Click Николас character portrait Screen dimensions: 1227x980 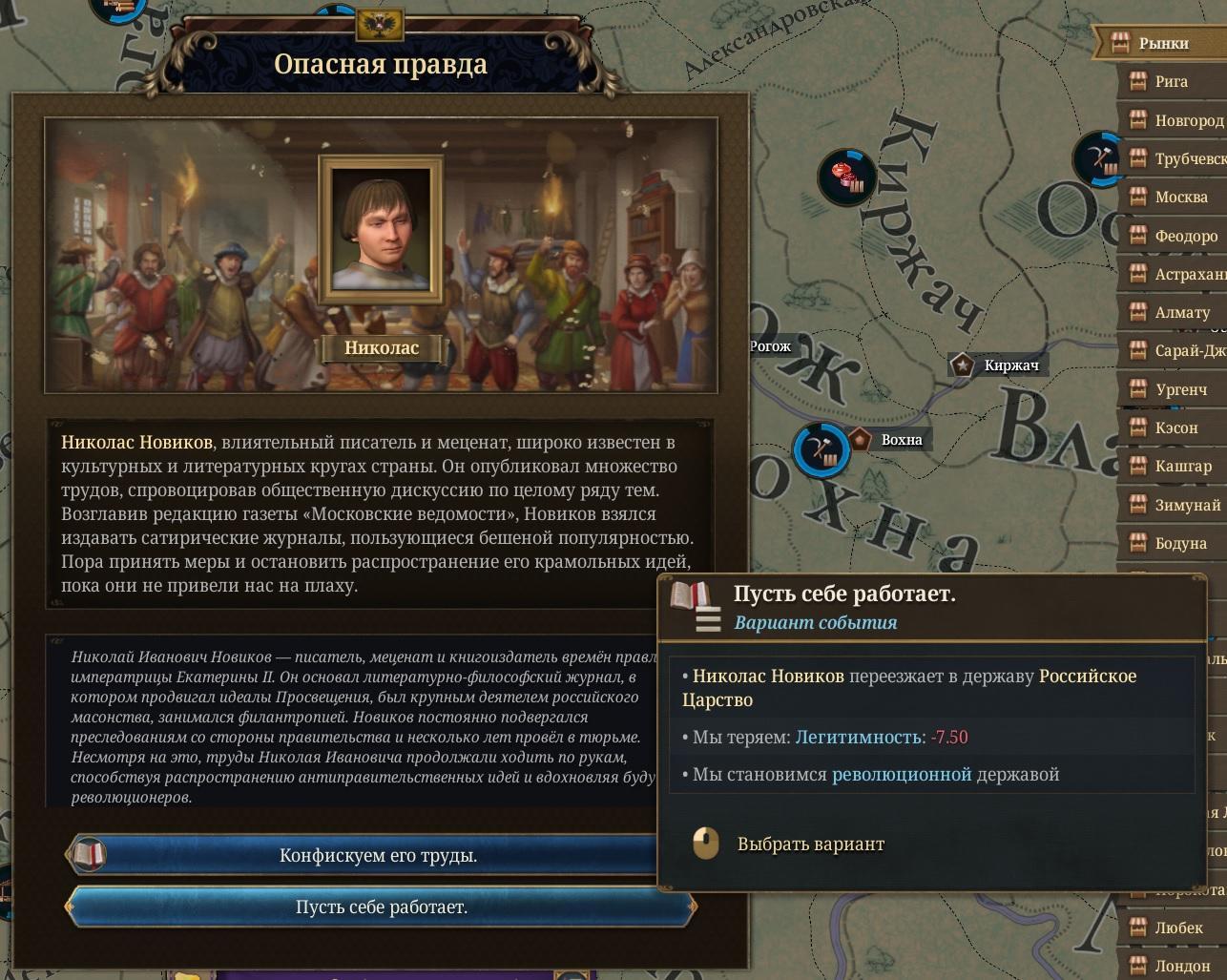pos(381,227)
